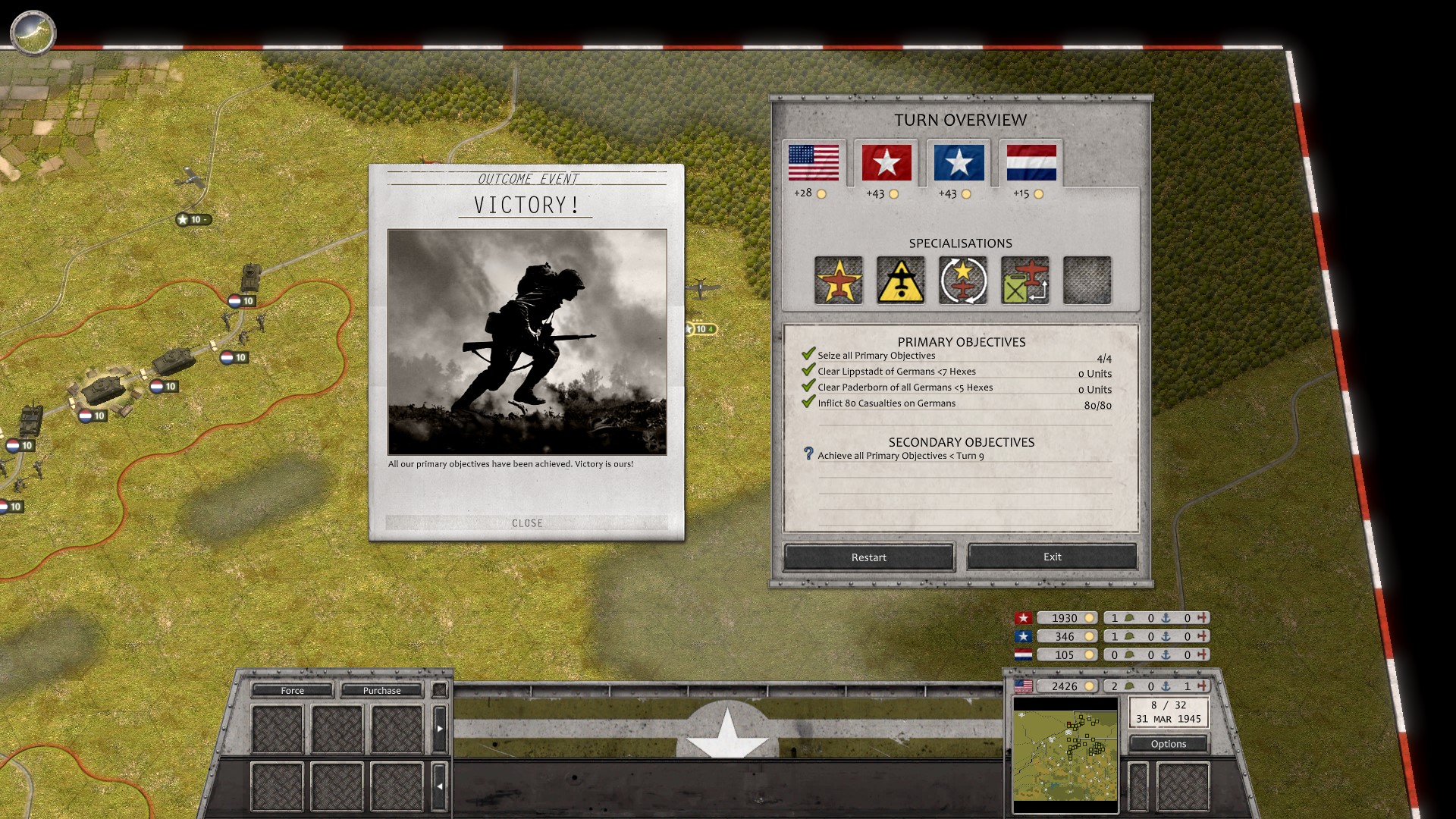Toggle the checkmark beside Inflict 80 Casualties
Screen dimensions: 1456x819
click(x=807, y=403)
